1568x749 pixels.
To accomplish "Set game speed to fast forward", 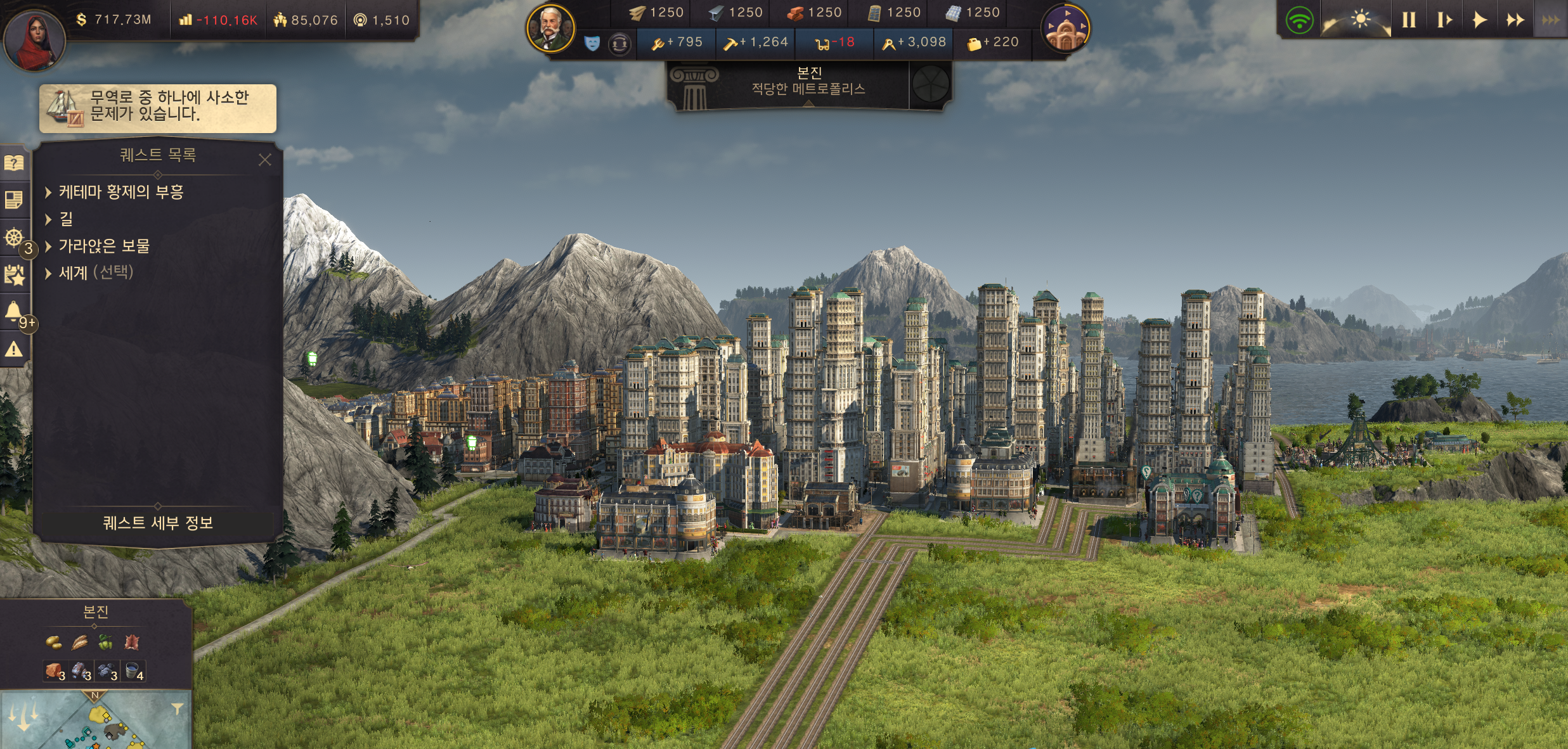I will click(x=1515, y=20).
